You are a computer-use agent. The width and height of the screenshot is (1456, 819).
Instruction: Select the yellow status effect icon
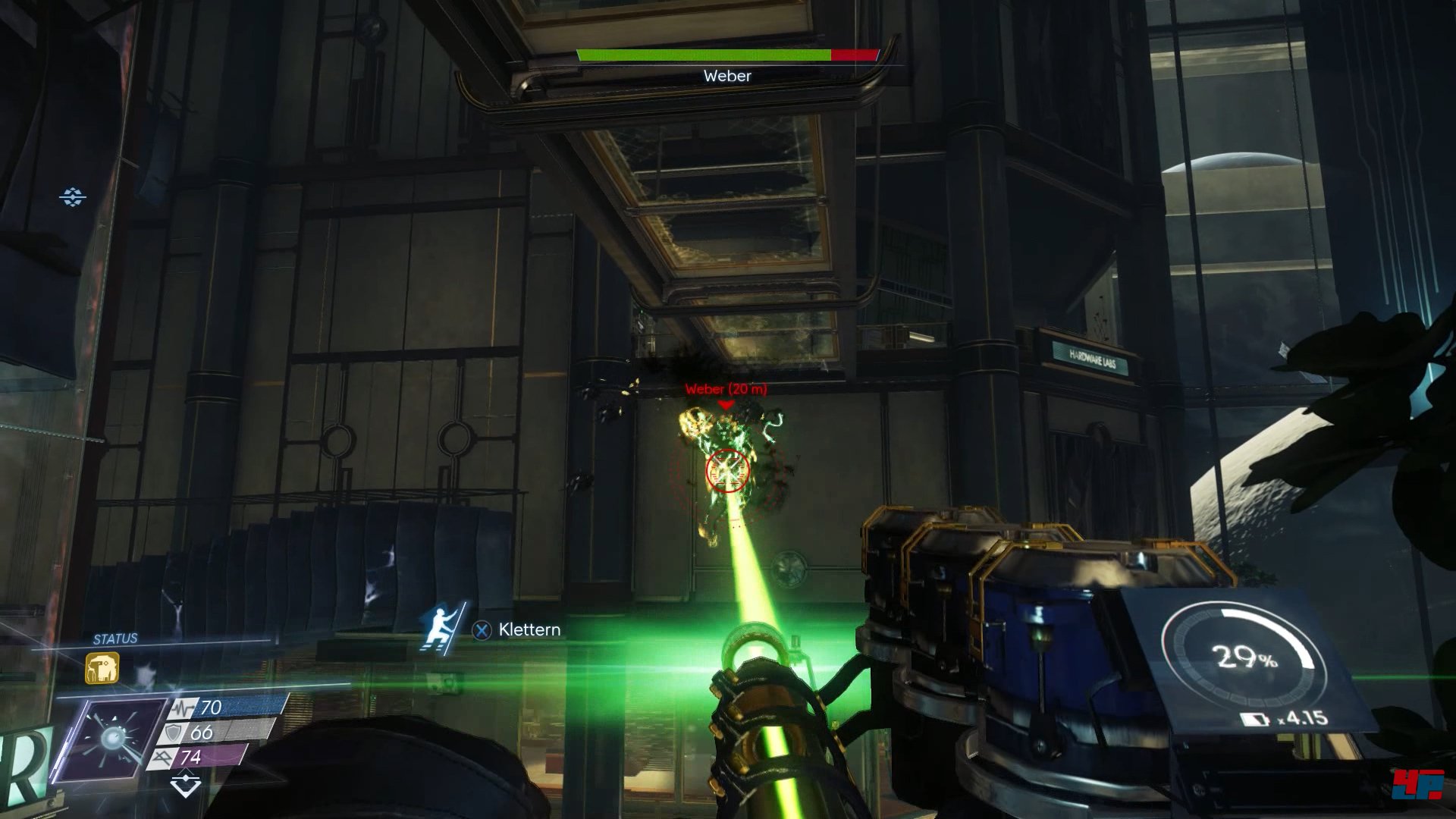102,669
